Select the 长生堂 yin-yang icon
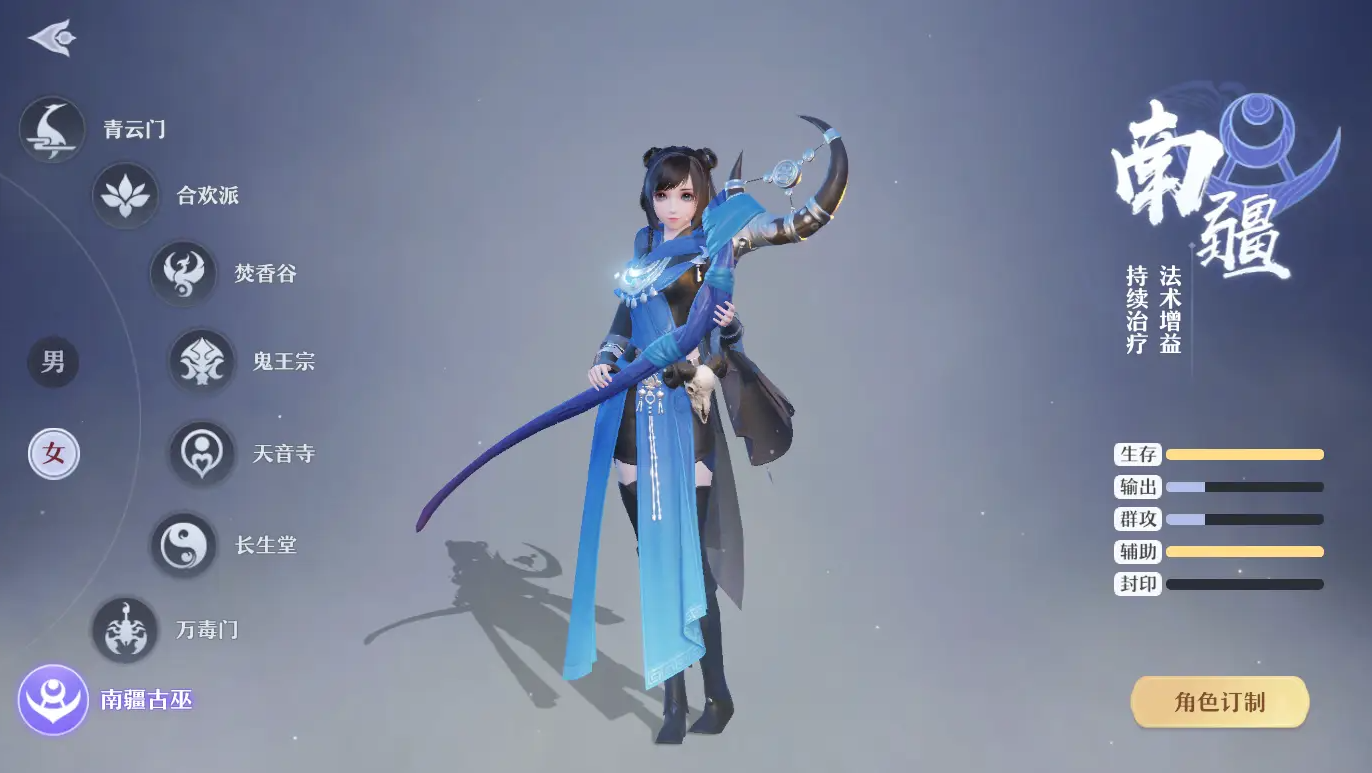This screenshot has width=1372, height=773. click(183, 543)
